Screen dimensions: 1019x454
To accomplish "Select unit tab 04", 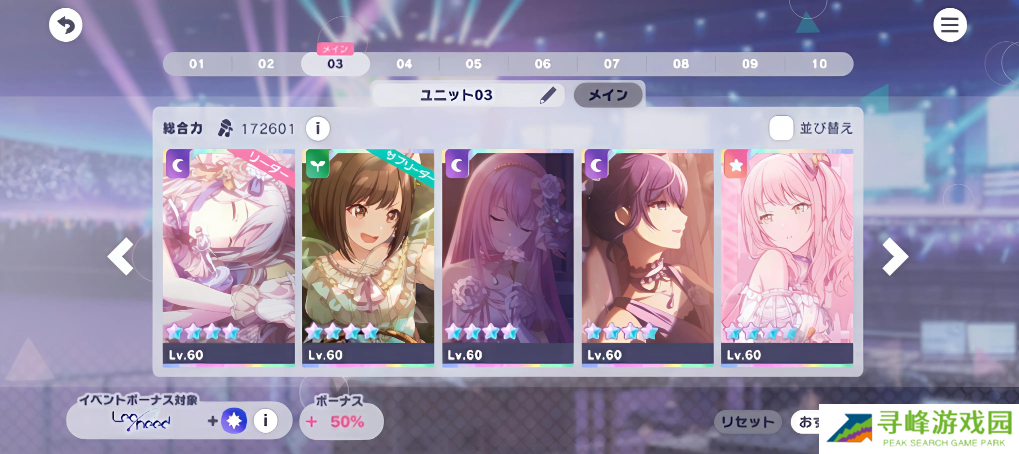I will (404, 64).
